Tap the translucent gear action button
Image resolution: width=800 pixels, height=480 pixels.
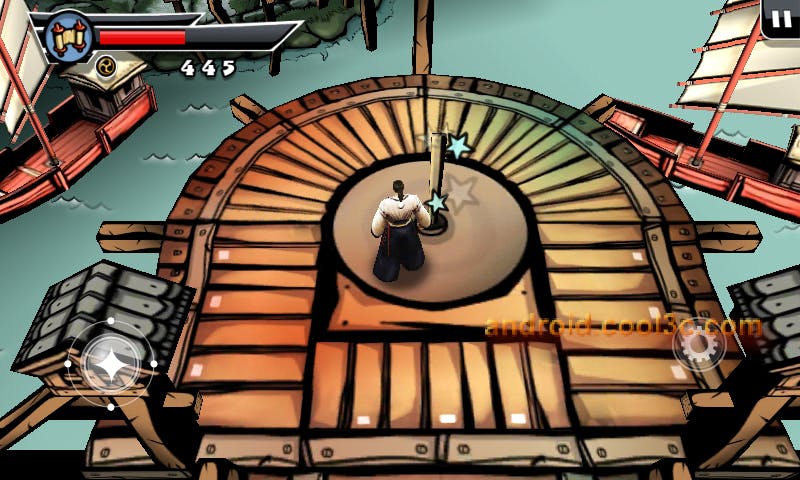(697, 346)
